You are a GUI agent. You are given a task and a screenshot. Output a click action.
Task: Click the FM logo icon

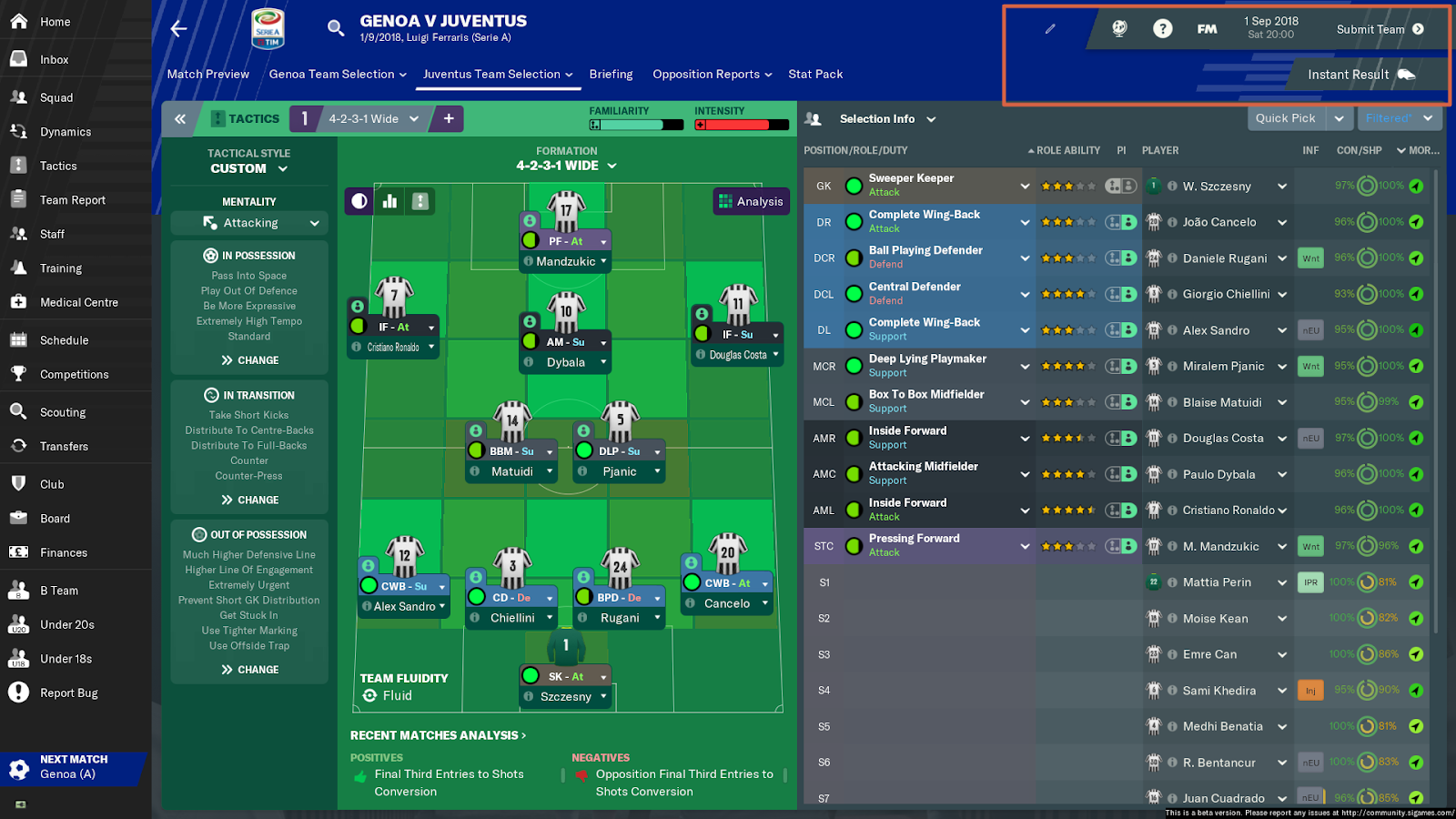[x=1207, y=28]
